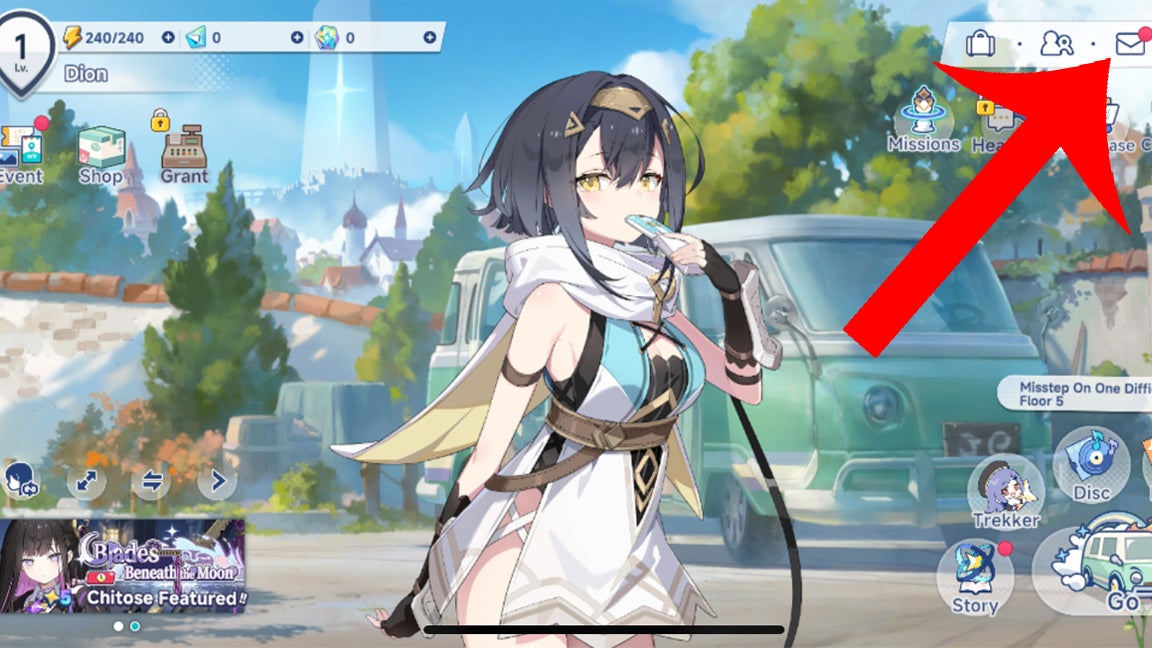1152x648 pixels.
Task: Click the right chevron arrow button
Action: pyautogui.click(x=217, y=482)
